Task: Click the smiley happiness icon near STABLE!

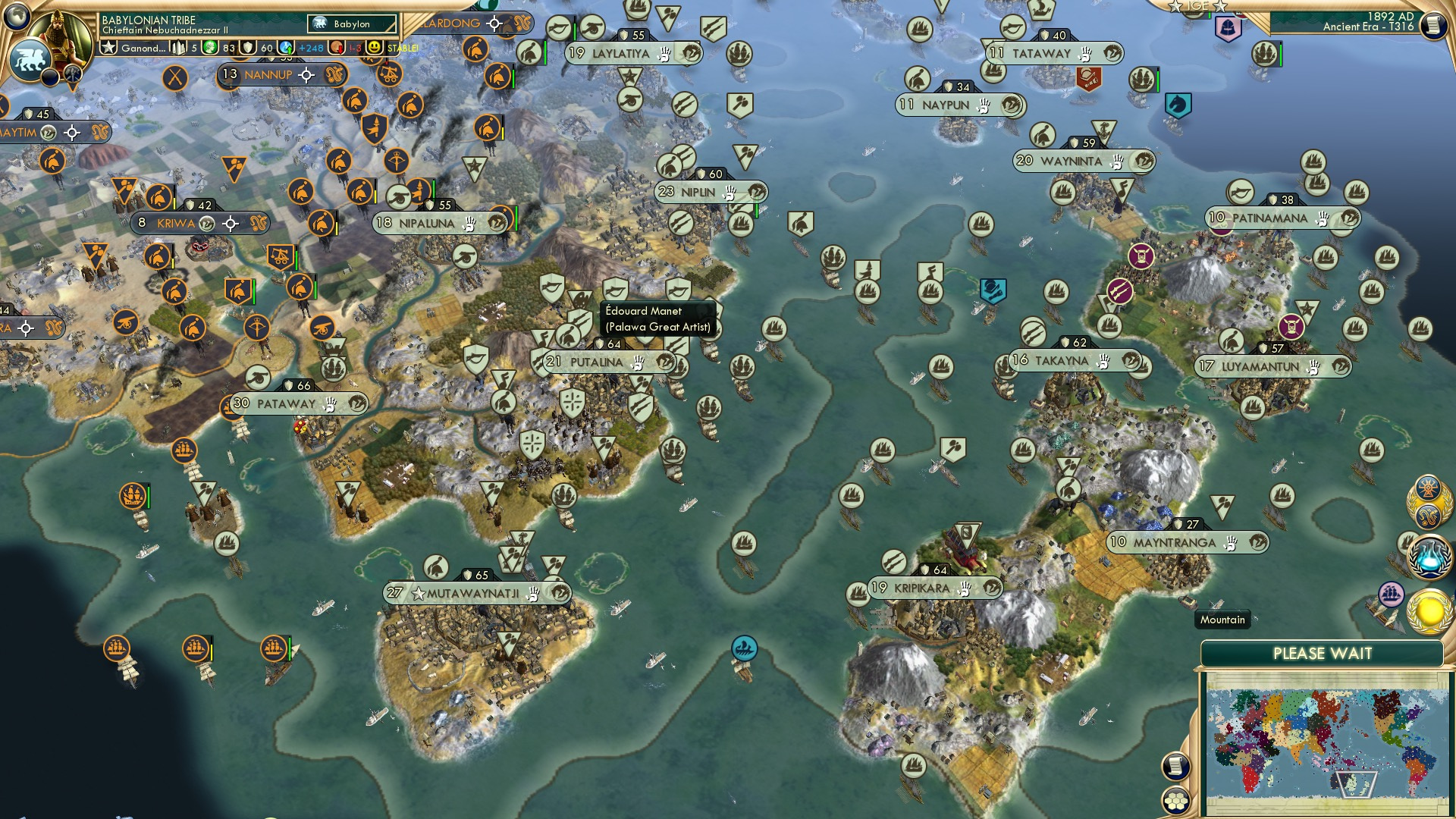Action: point(373,47)
